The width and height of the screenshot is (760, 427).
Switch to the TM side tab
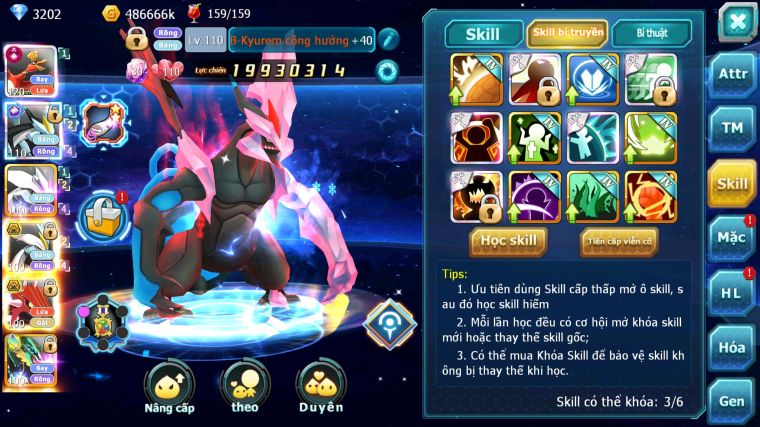pyautogui.click(x=732, y=129)
